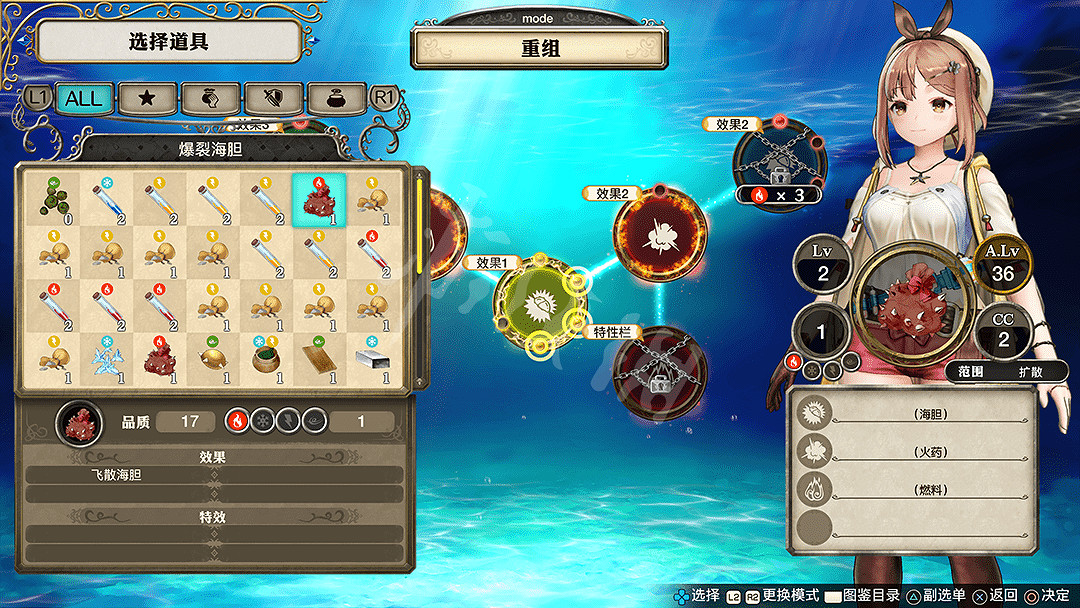This screenshot has width=1080, height=608.
Task: Pick the pot with green contents
Action: pyautogui.click(x=265, y=359)
